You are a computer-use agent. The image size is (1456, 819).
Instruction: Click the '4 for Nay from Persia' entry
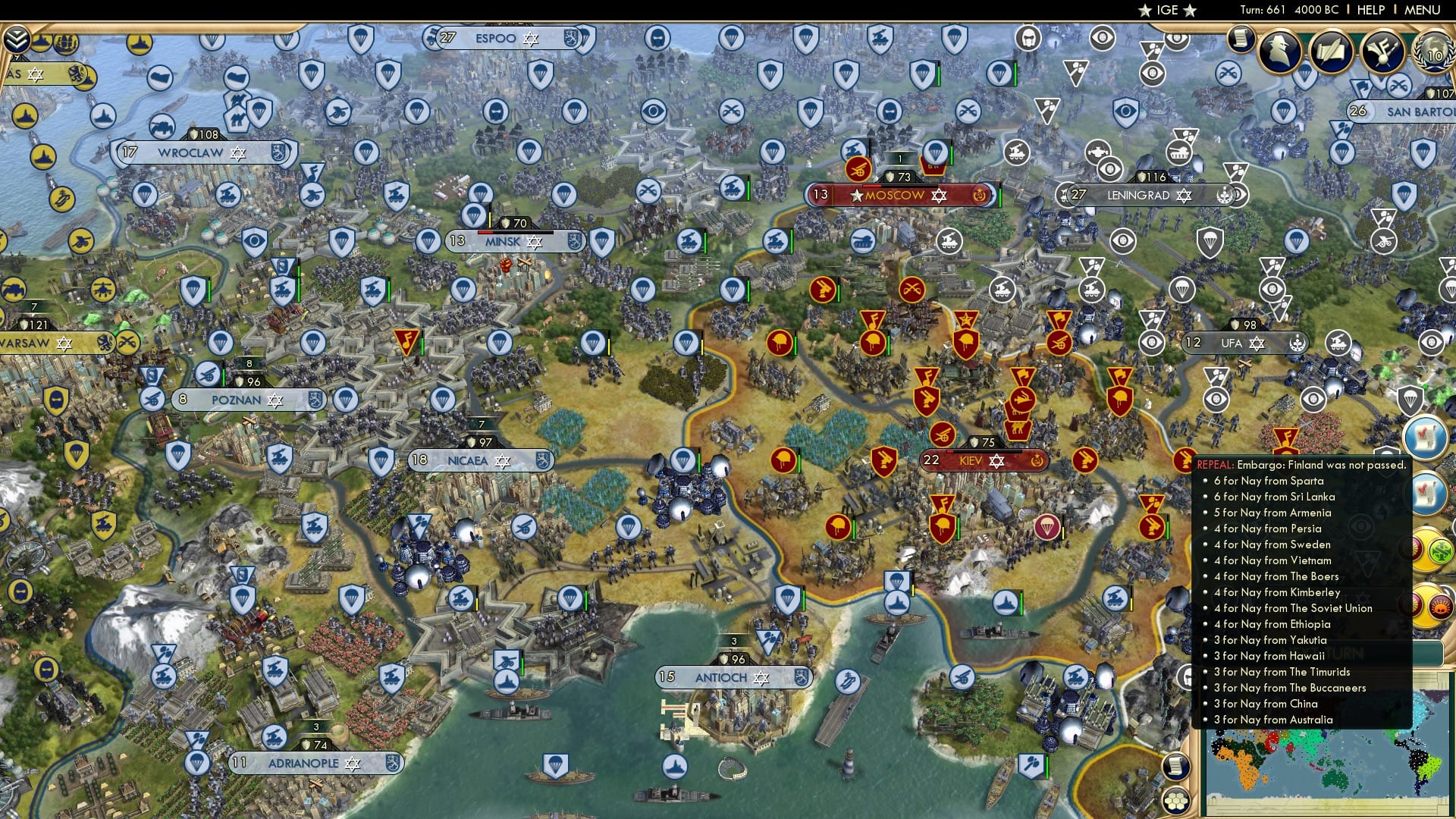(x=1269, y=529)
